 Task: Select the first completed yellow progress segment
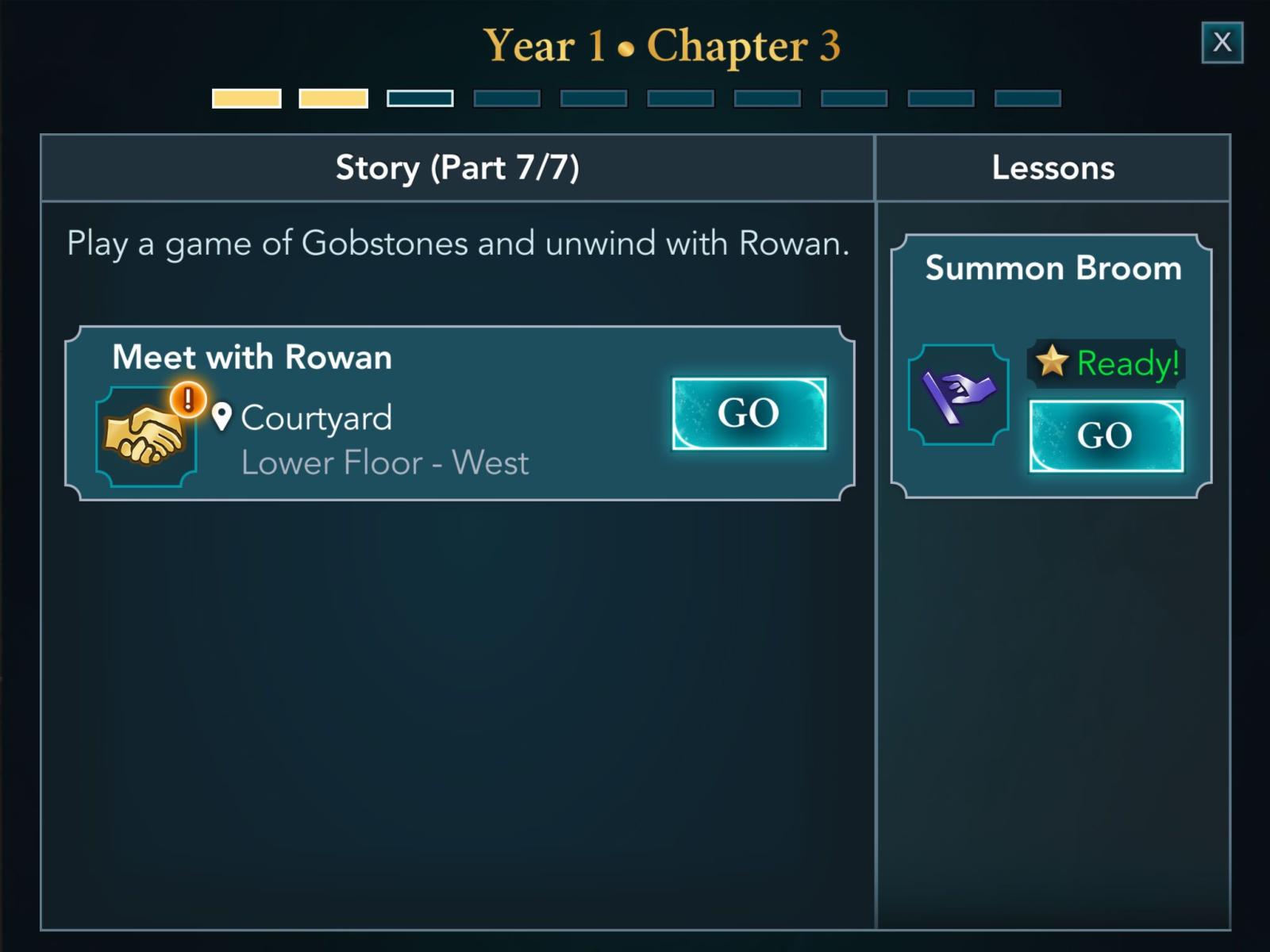point(247,98)
